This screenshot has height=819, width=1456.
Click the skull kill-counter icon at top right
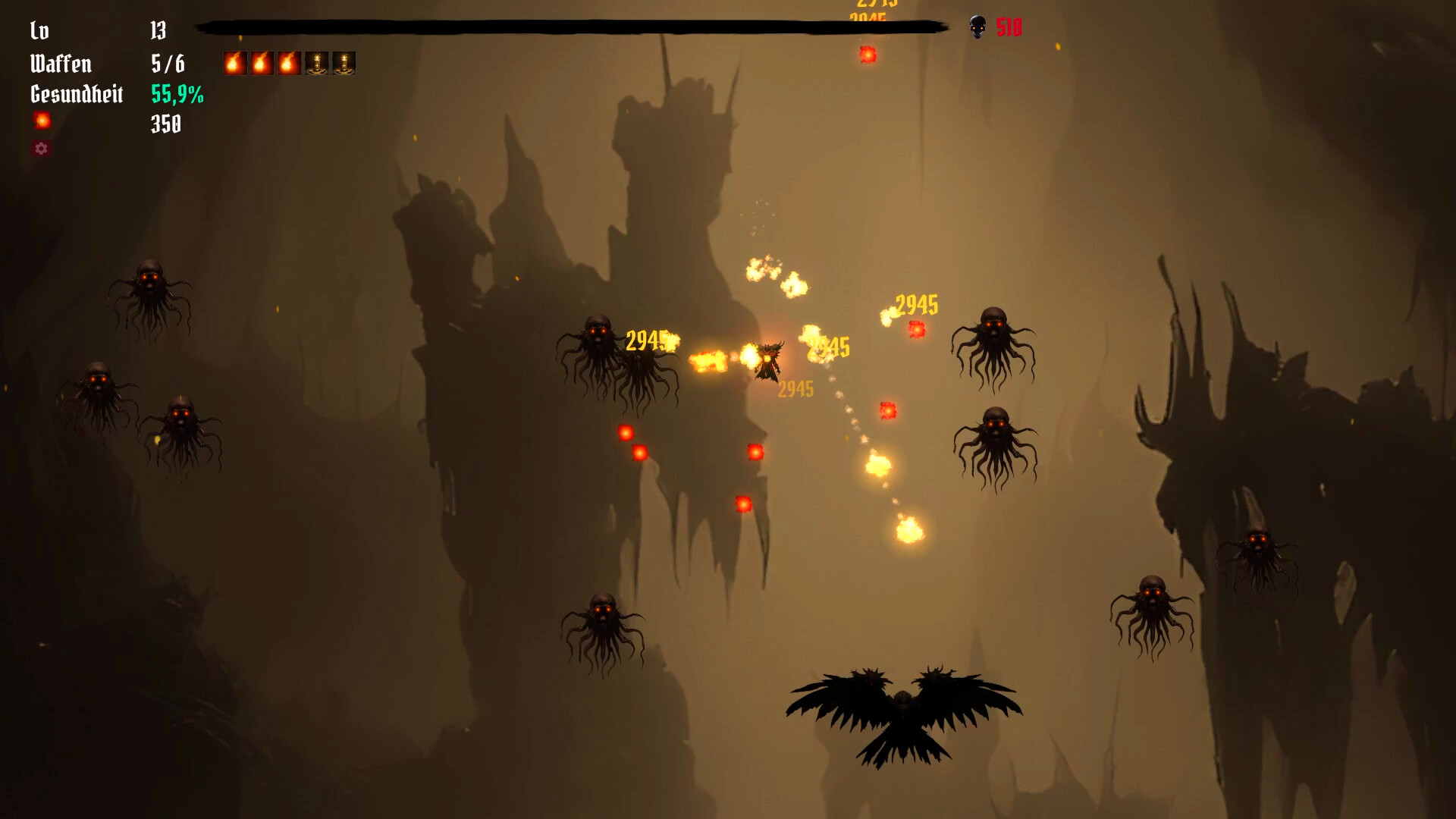click(977, 28)
